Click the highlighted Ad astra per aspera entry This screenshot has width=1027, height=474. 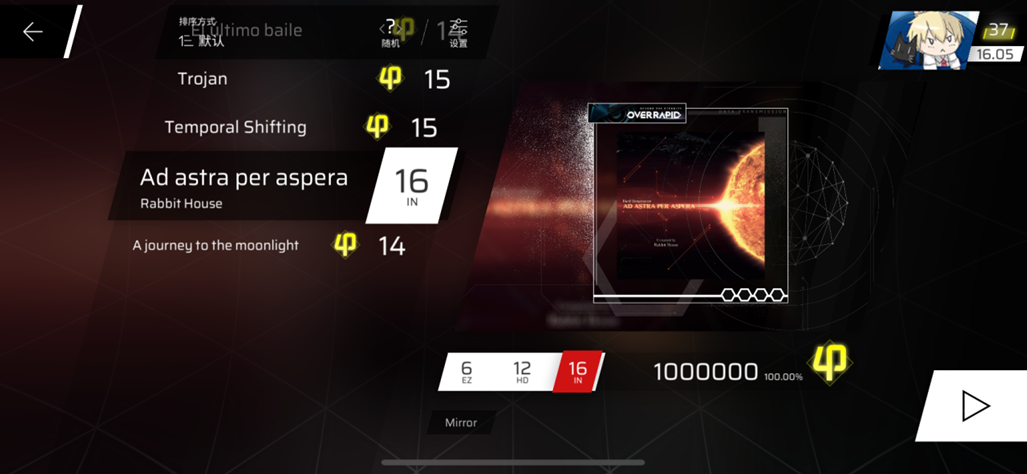point(244,185)
